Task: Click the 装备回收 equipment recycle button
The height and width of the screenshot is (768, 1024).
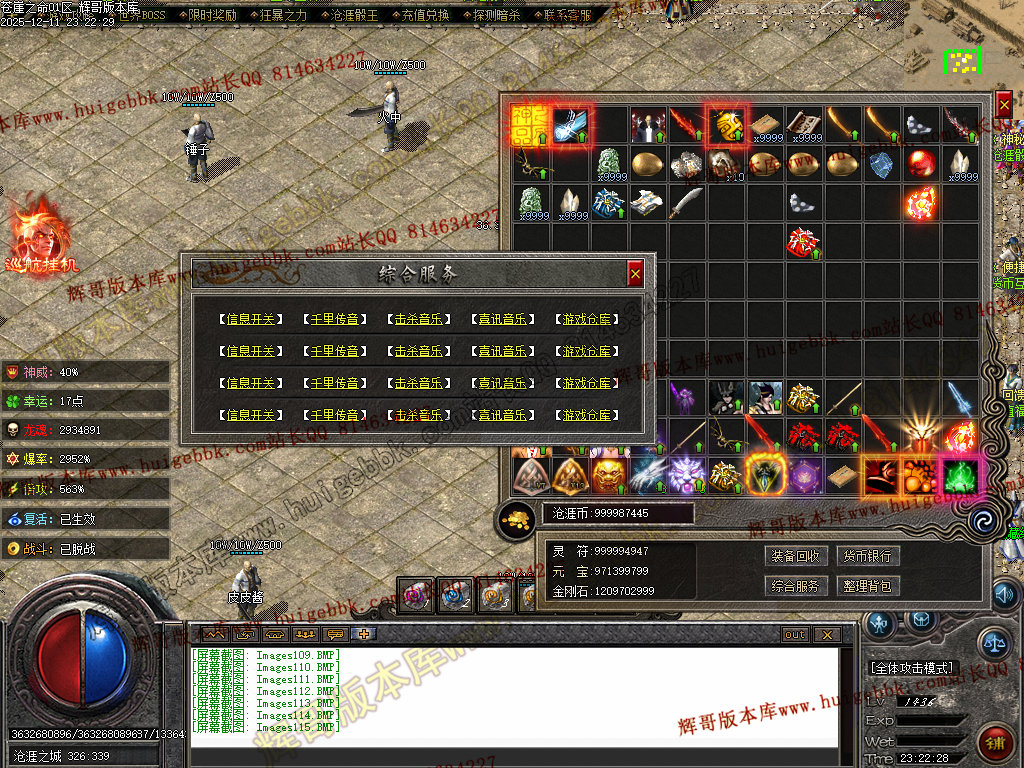Action: tap(797, 556)
